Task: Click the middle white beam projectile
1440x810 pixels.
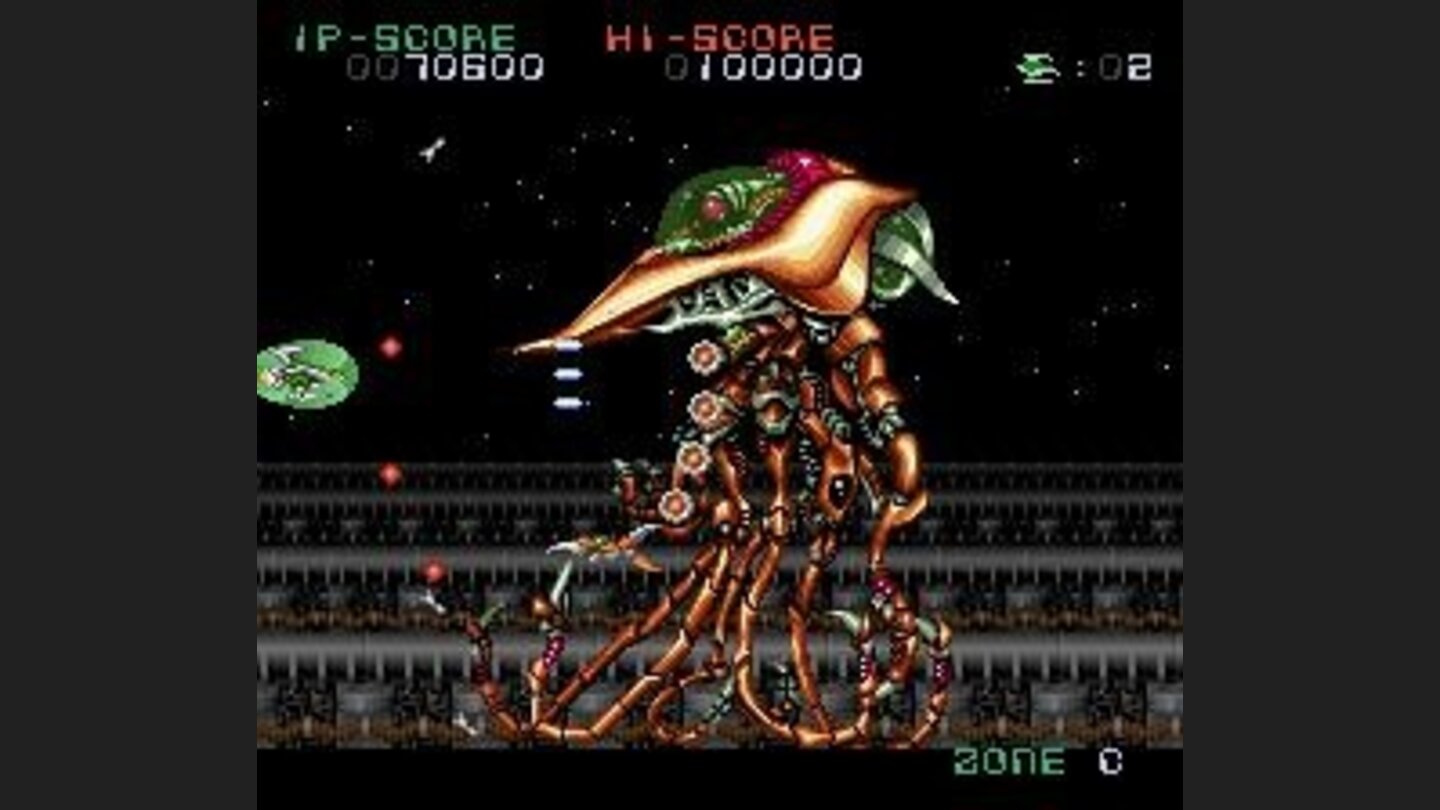Action: [x=567, y=375]
